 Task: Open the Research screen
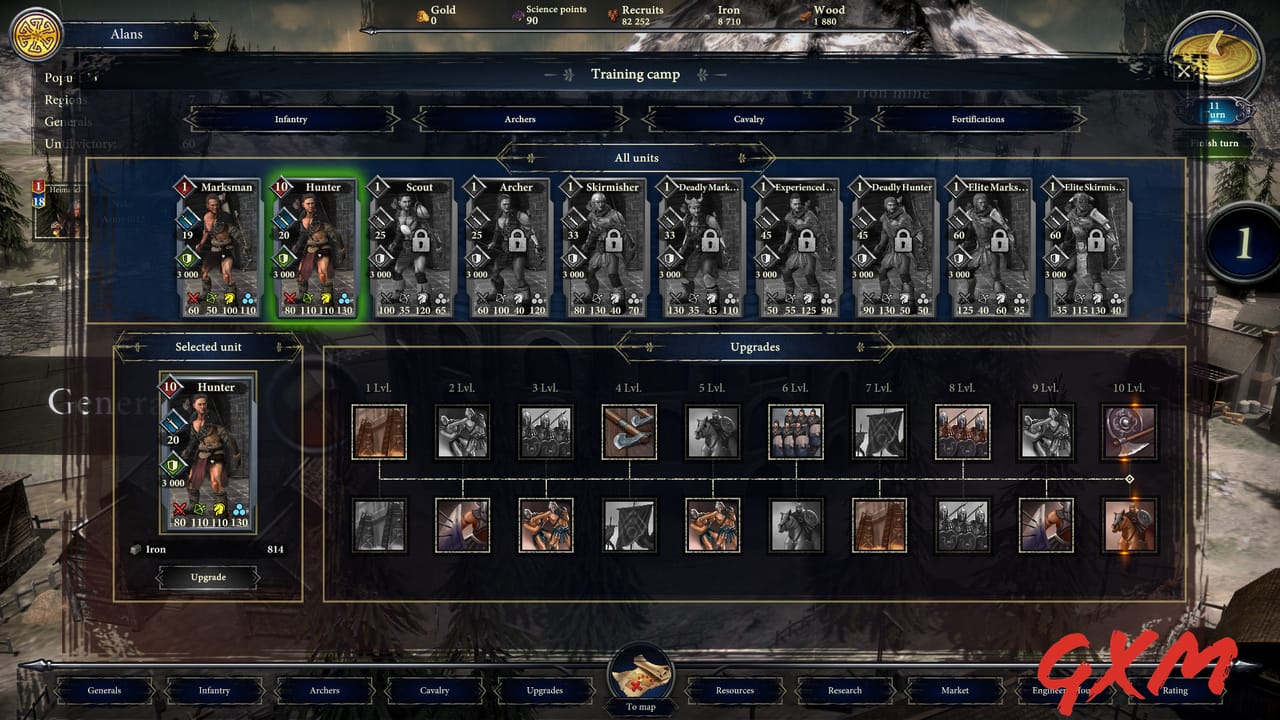[844, 690]
